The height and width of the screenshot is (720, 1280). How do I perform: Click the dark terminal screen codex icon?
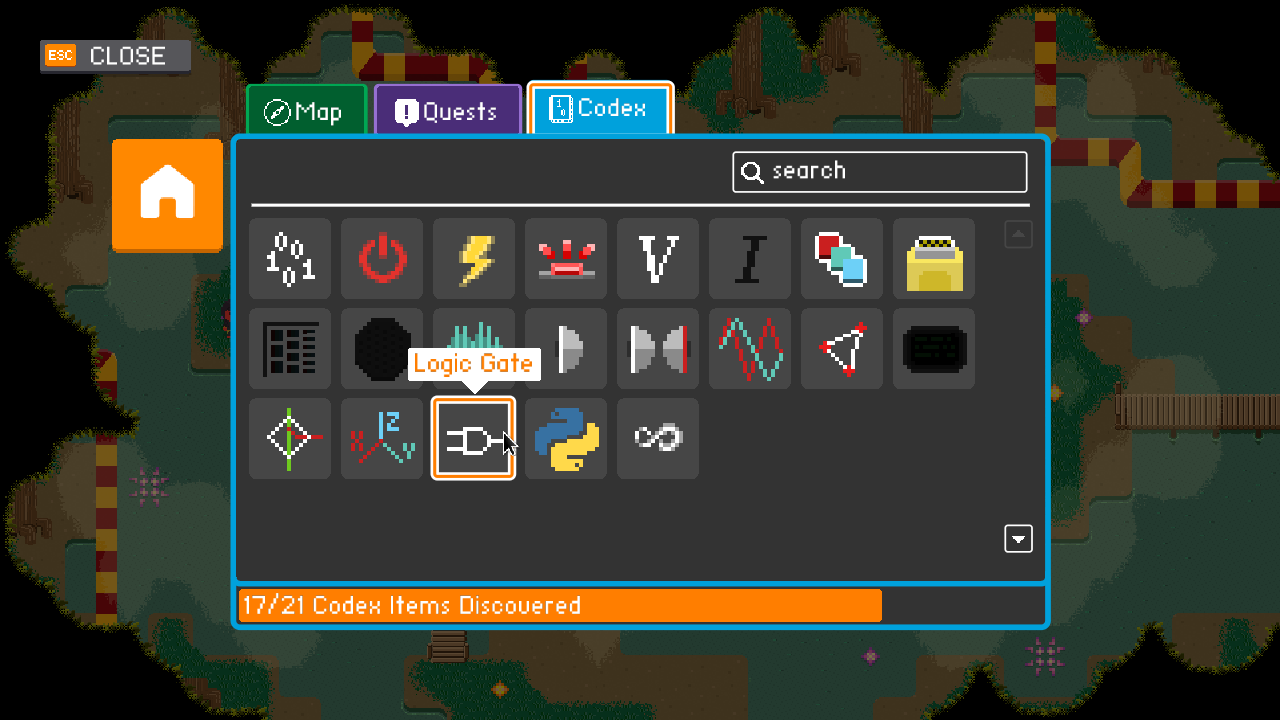933,349
